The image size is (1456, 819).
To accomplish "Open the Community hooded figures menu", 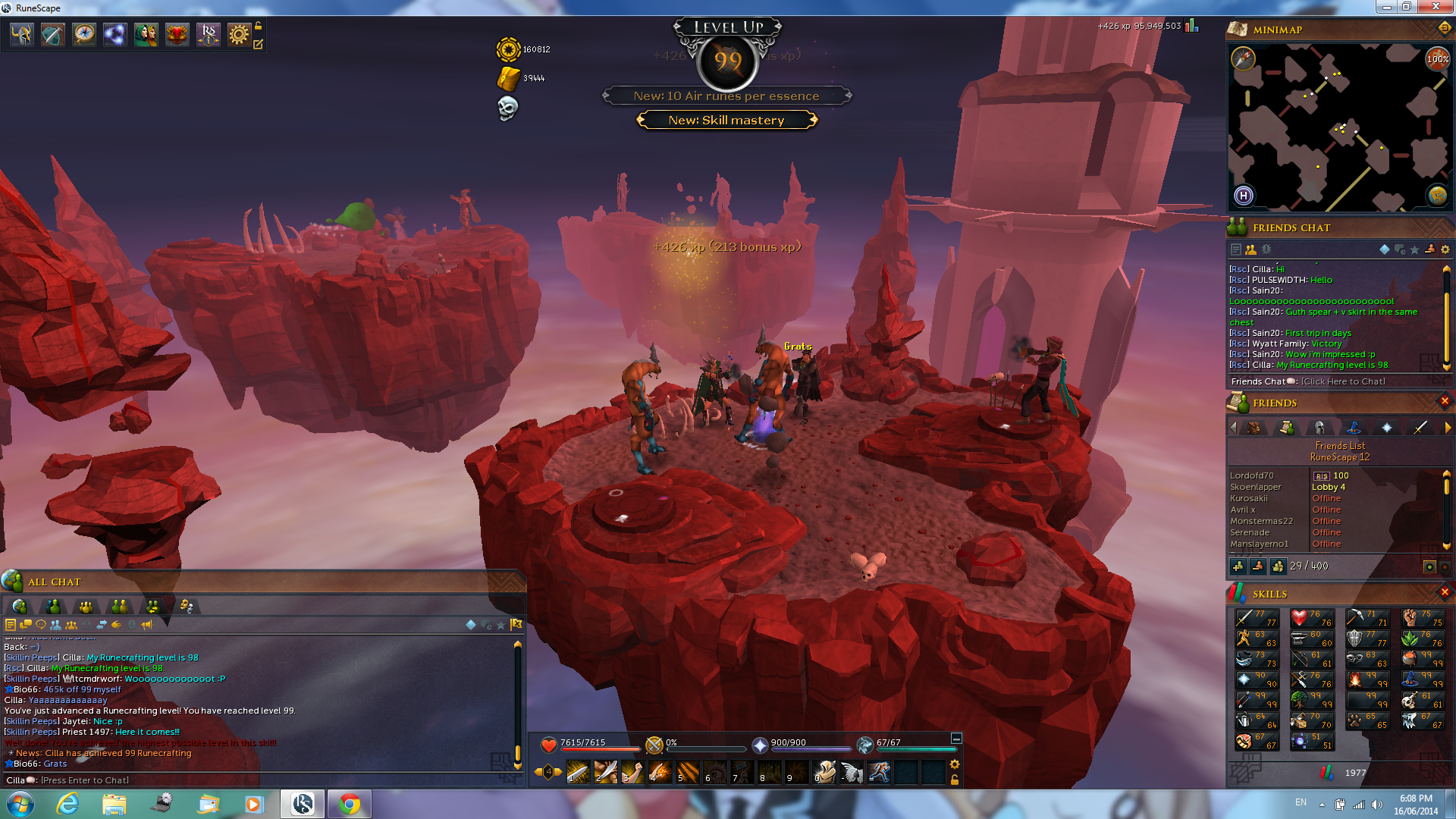I will pos(146,35).
